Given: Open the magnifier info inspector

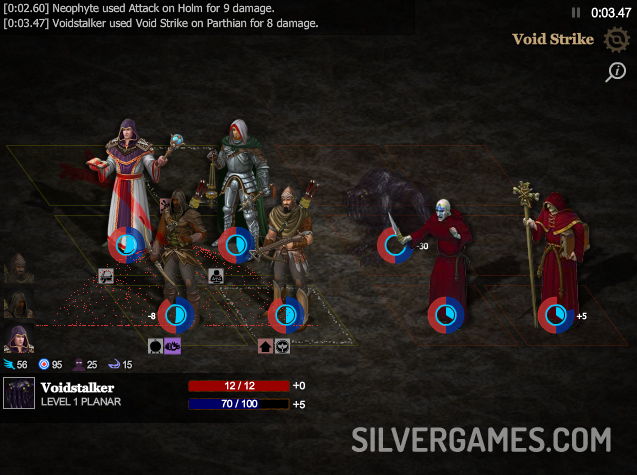Looking at the screenshot, I should pyautogui.click(x=615, y=71).
